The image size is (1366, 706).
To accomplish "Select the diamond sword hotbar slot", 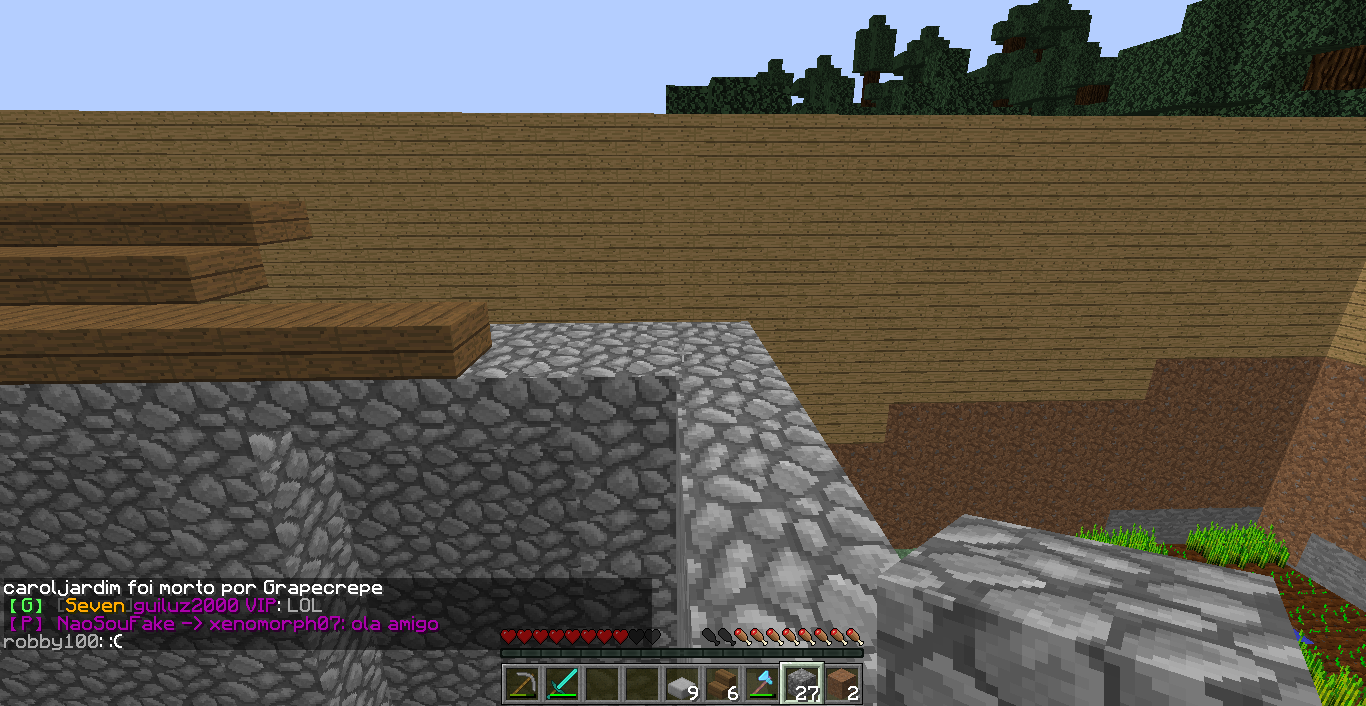I will pyautogui.click(x=561, y=684).
